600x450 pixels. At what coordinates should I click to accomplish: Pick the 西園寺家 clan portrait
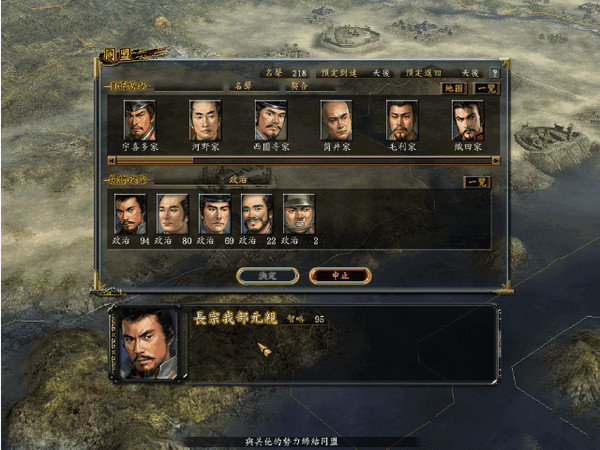(271, 120)
